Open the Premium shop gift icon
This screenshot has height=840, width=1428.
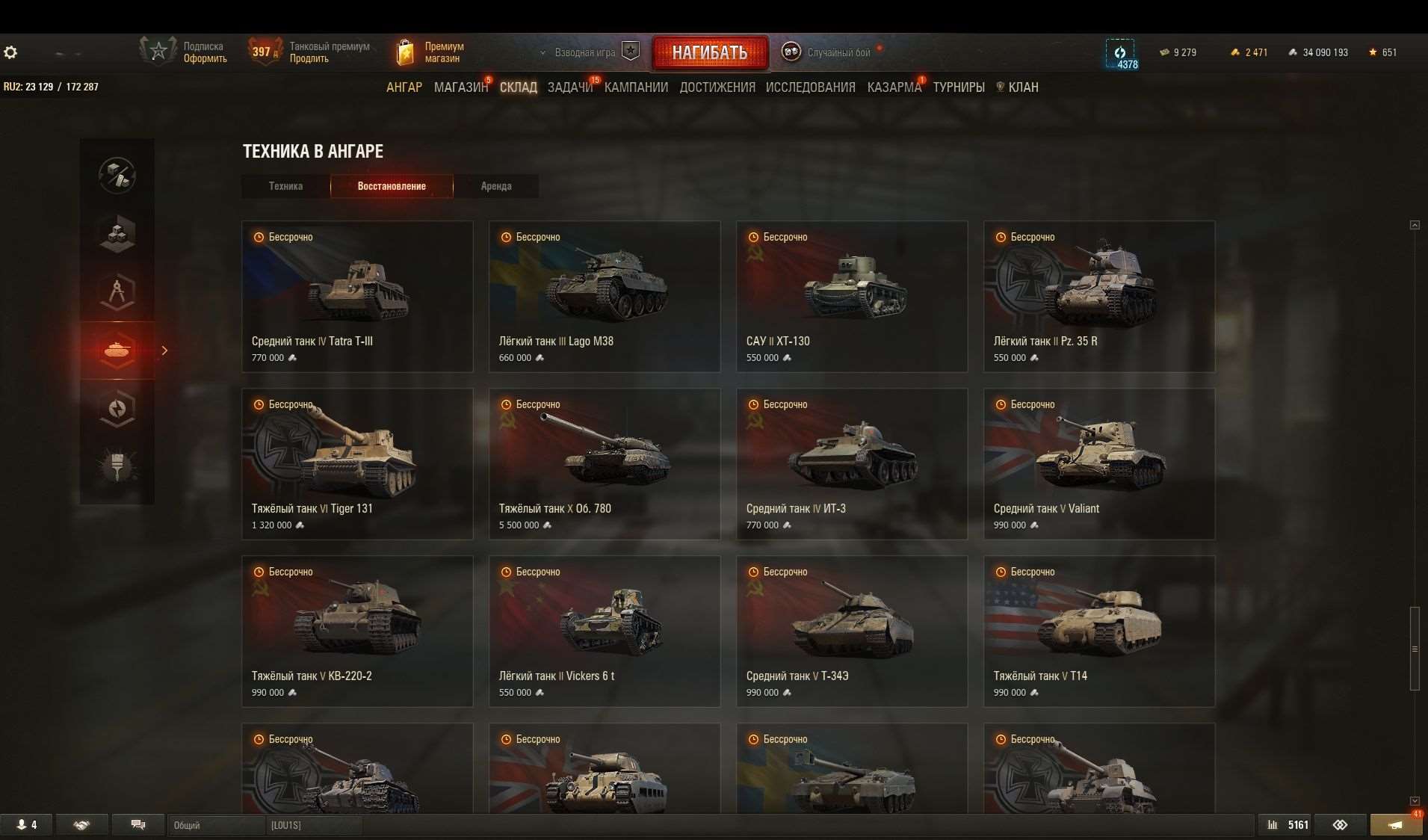pyautogui.click(x=406, y=51)
